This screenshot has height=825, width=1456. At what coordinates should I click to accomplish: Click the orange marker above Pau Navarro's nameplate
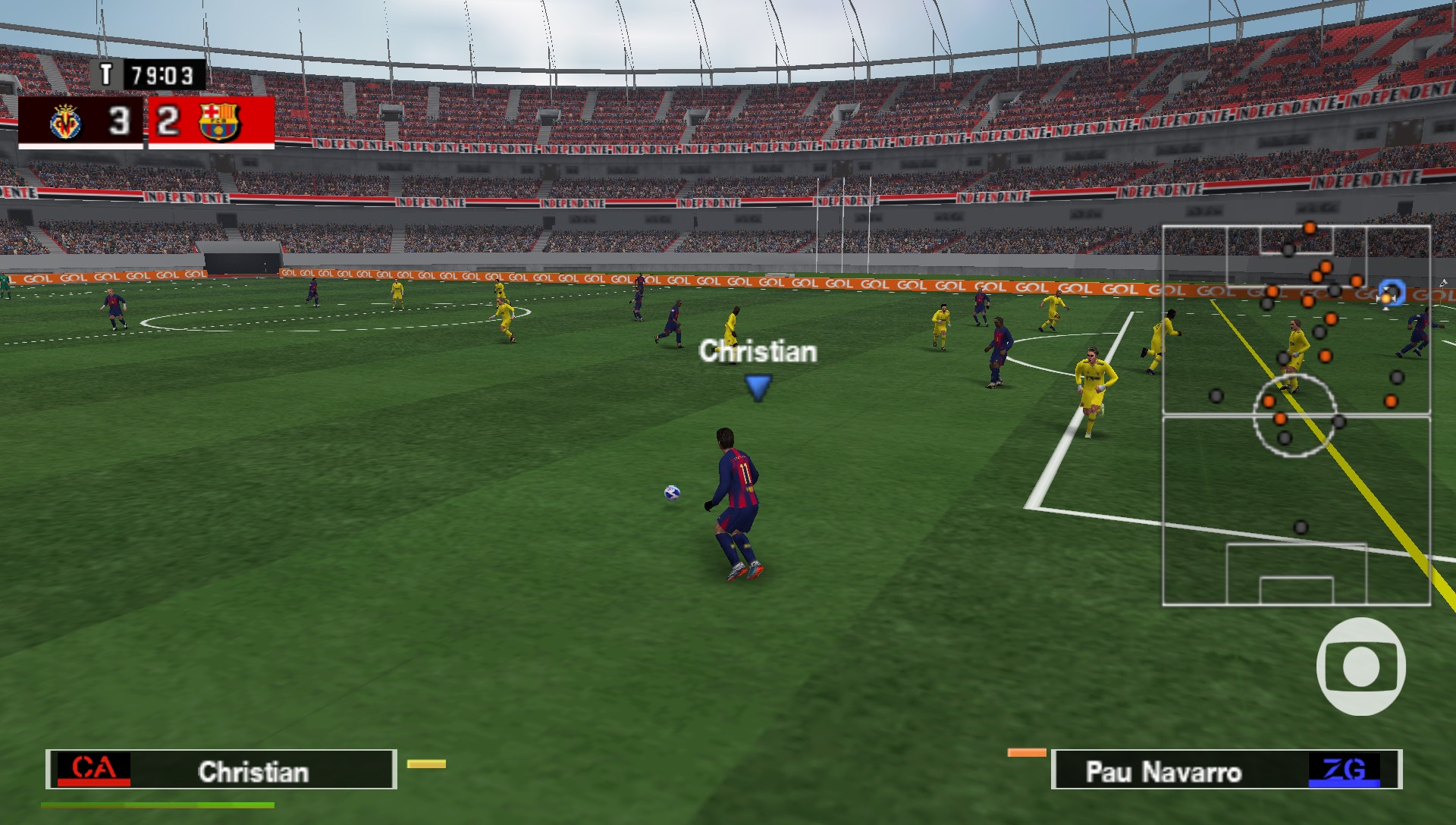coord(1028,751)
